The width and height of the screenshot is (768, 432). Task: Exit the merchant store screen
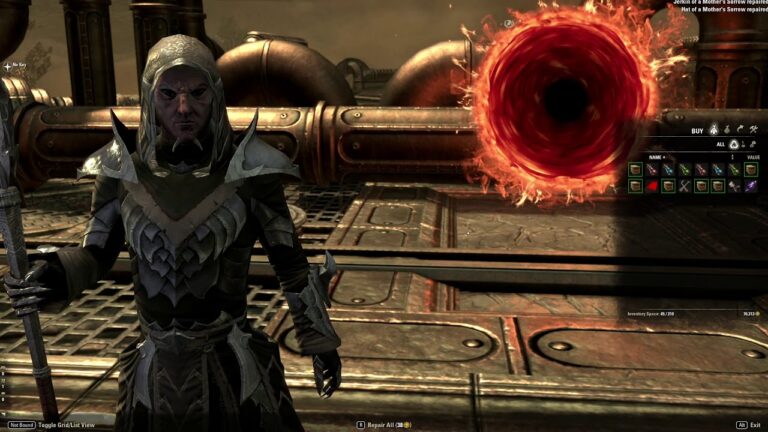[754, 424]
